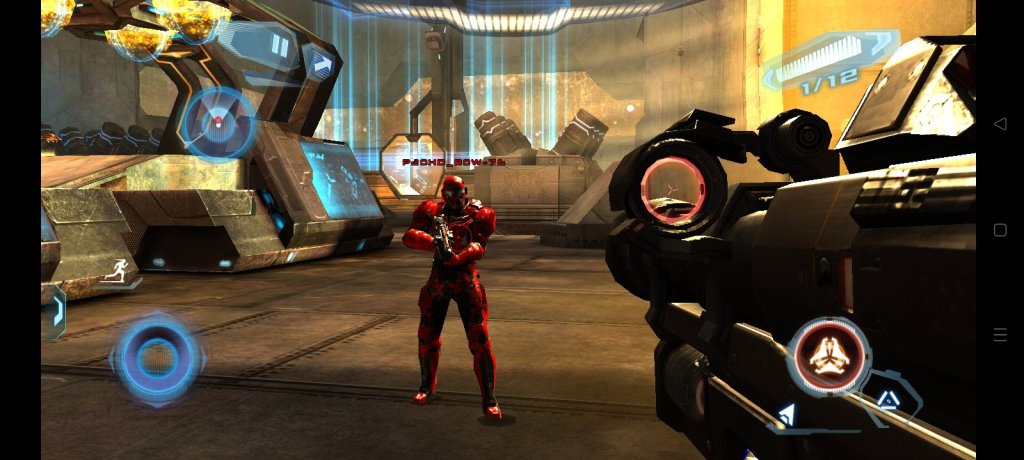Image resolution: width=1024 pixels, height=460 pixels.
Task: Tap the small arrowhead icon below fire button
Action: click(x=787, y=414)
